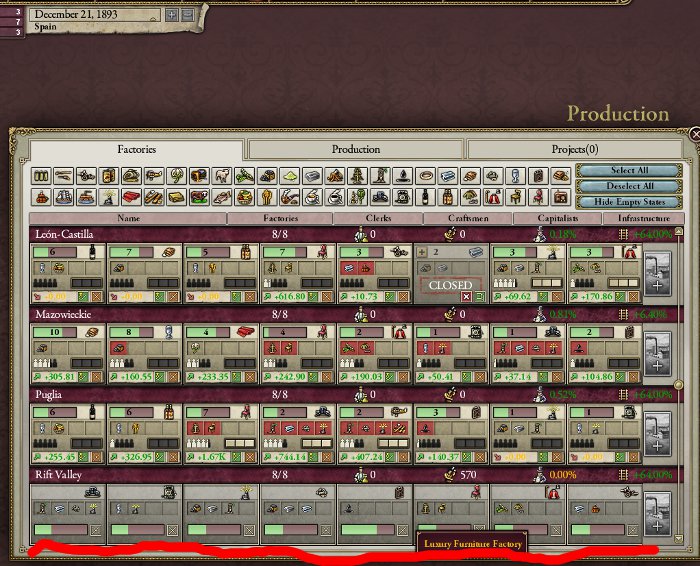The image size is (700, 566).
Task: Click the Select All filter button
Action: [x=629, y=171]
